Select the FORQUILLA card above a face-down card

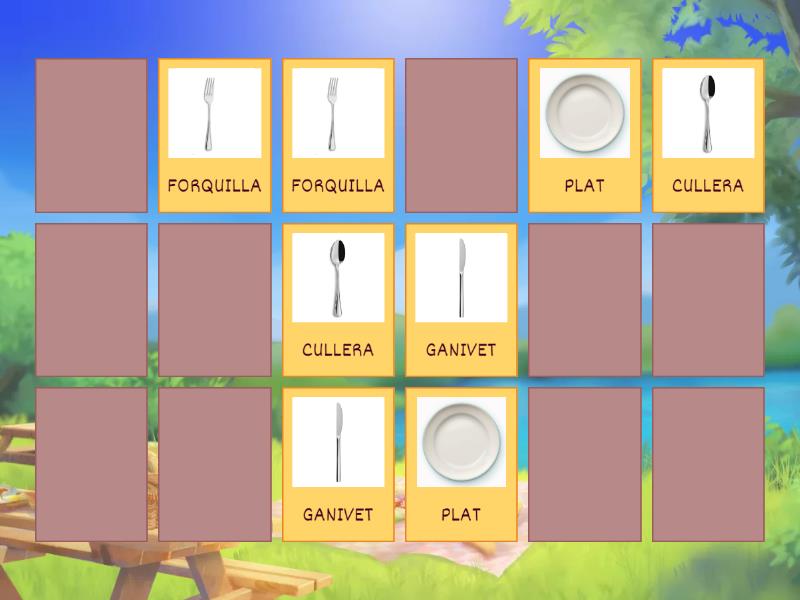point(215,135)
